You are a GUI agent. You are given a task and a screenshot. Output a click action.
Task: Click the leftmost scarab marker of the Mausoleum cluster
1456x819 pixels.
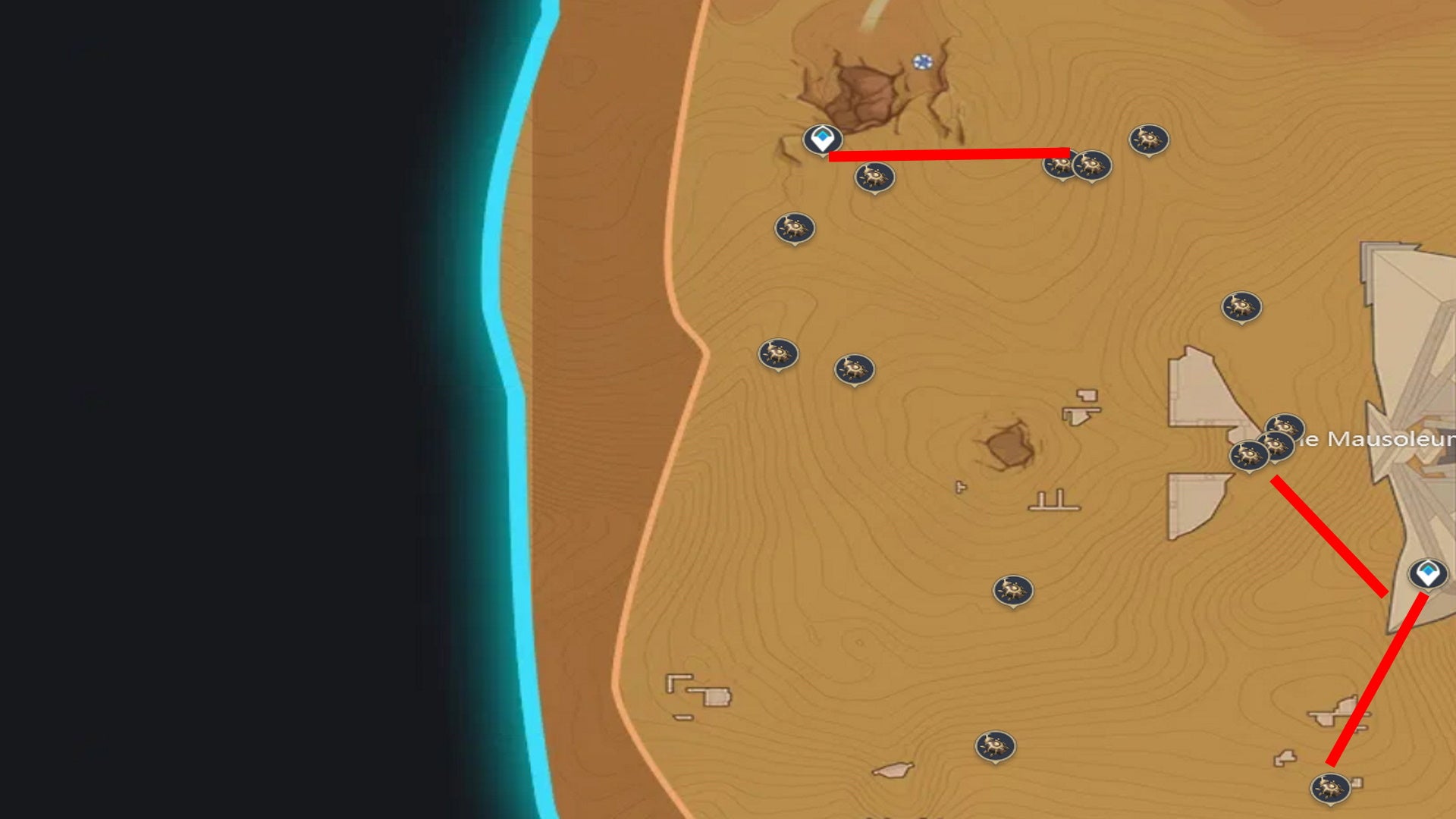pos(1250,456)
